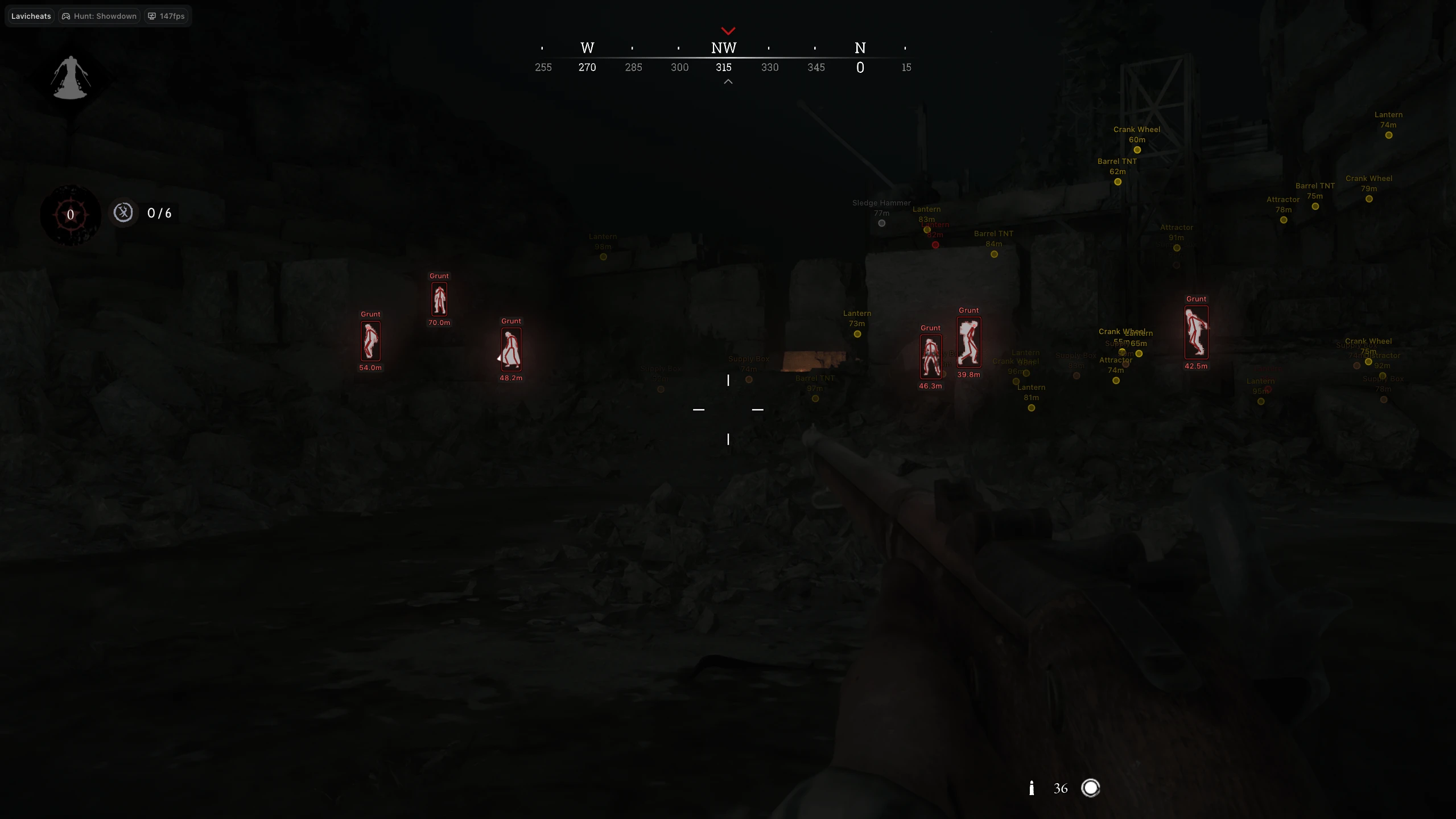Open the clue tracker icon beside 0/6
1456x819 pixels.
(123, 213)
